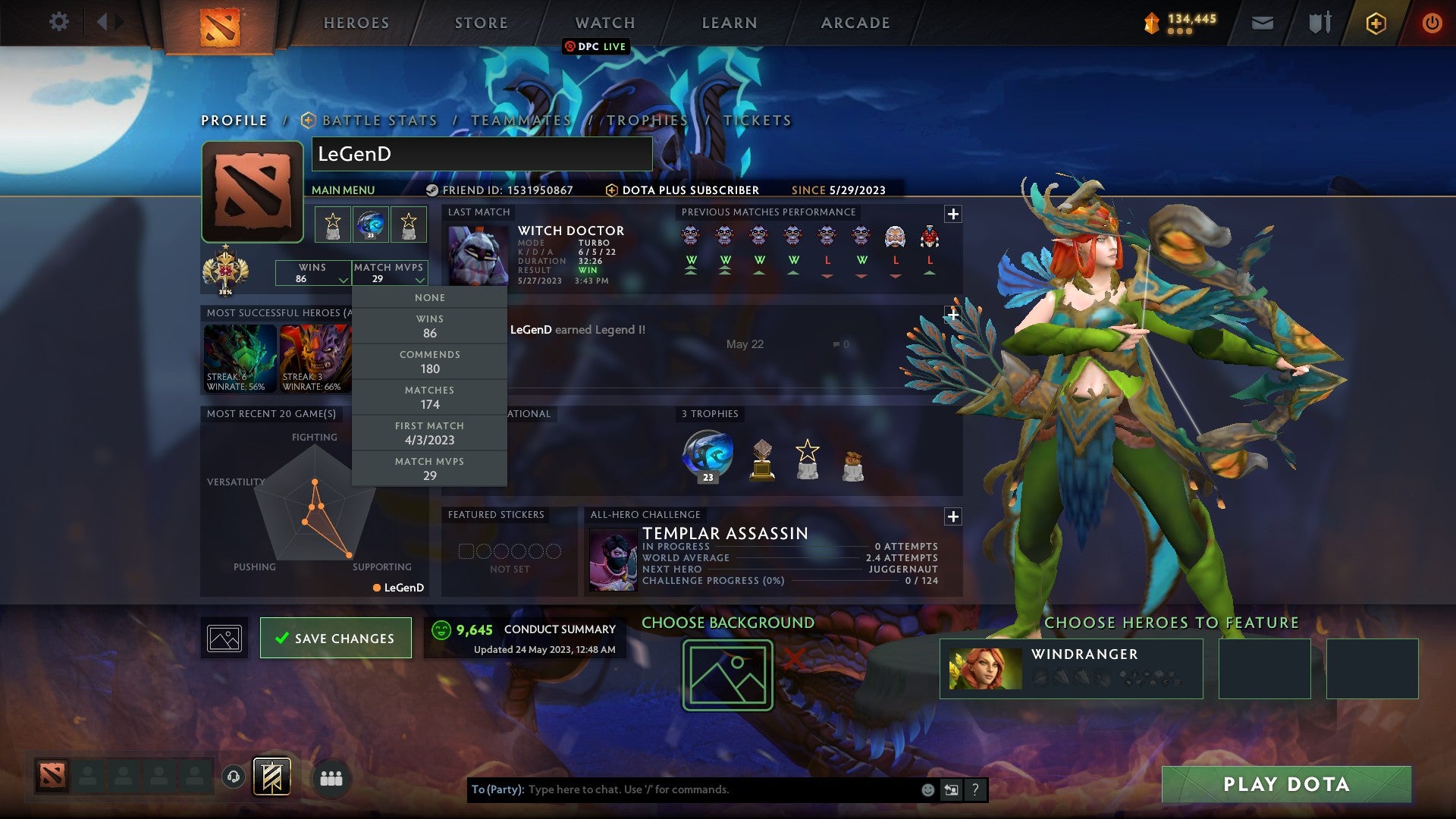Expand Previous Matches Performance with the plus
Image resolution: width=1456 pixels, height=819 pixels.
click(953, 212)
